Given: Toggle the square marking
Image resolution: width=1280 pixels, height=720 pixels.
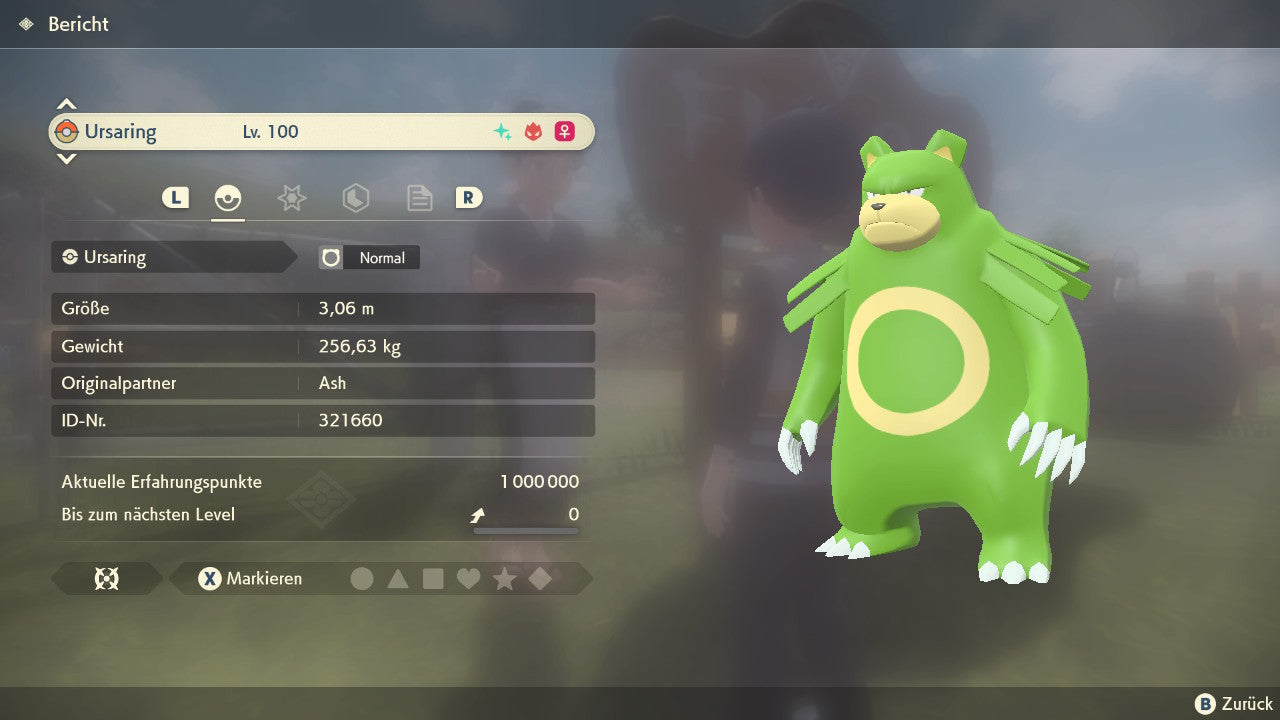Looking at the screenshot, I should pyautogui.click(x=433, y=579).
